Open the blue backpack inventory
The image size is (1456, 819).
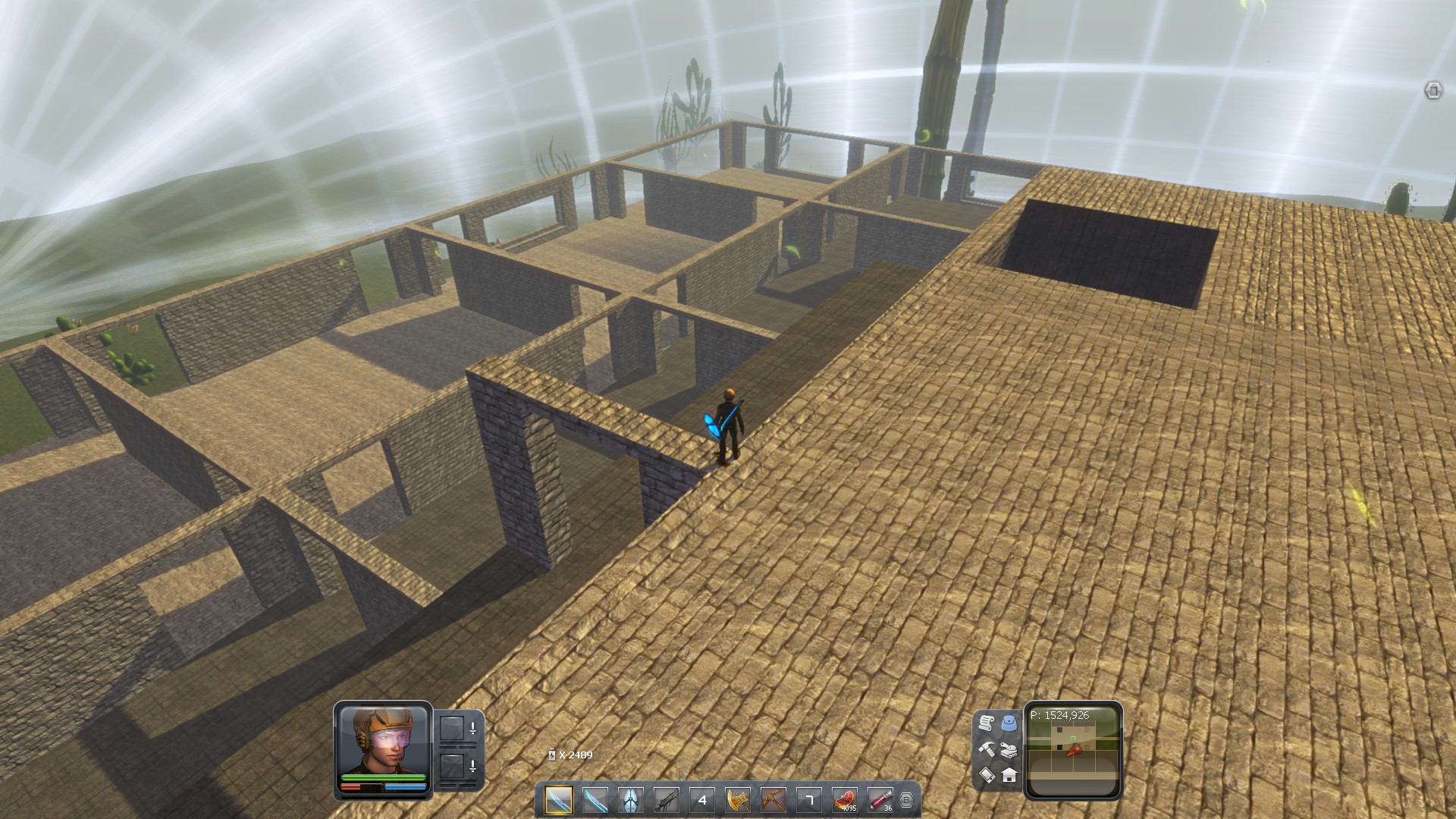(1009, 723)
